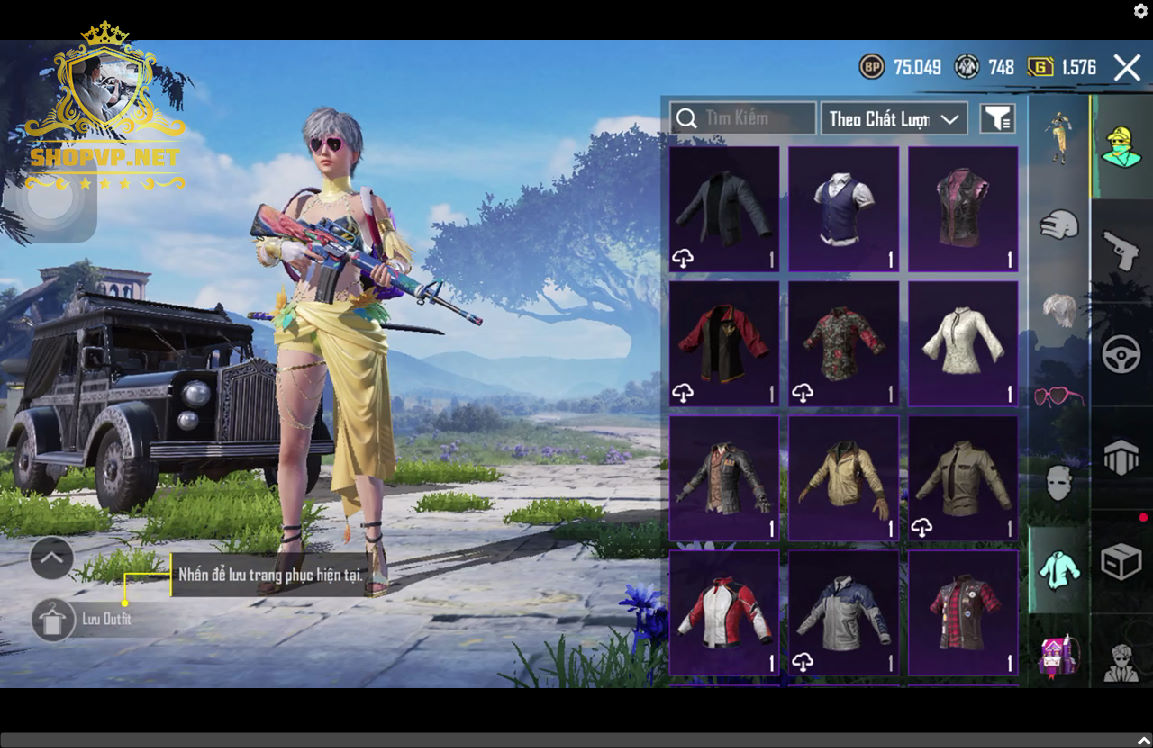
Task: Select the floral print shirt
Action: coord(843,343)
